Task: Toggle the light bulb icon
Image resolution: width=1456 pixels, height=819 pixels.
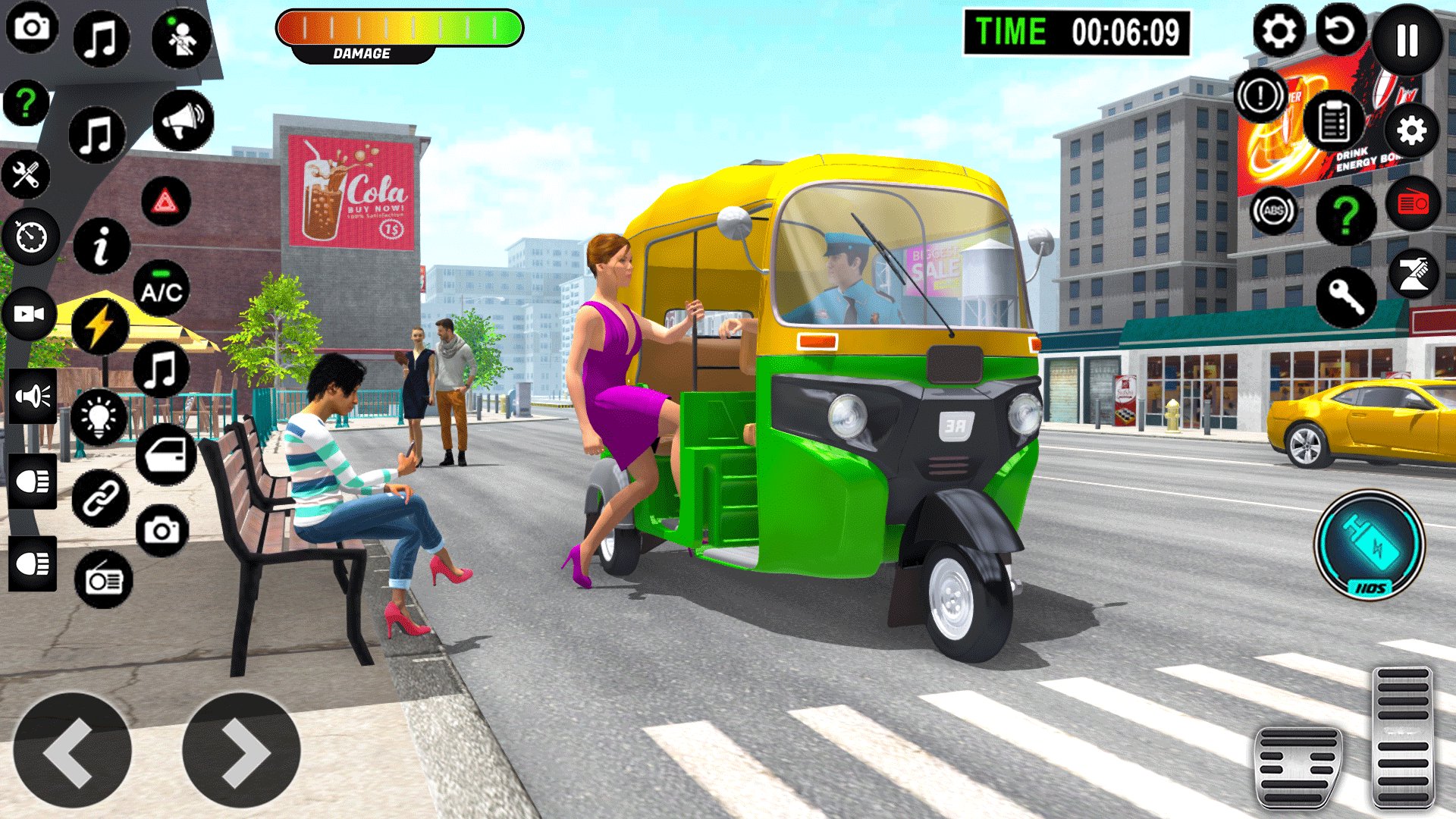Action: pos(99,416)
